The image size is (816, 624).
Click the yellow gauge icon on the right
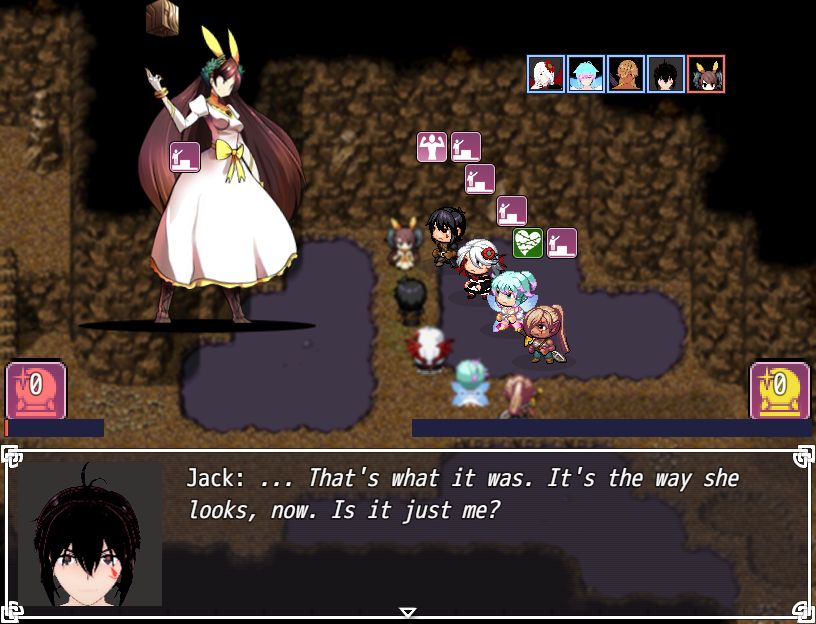(x=779, y=390)
